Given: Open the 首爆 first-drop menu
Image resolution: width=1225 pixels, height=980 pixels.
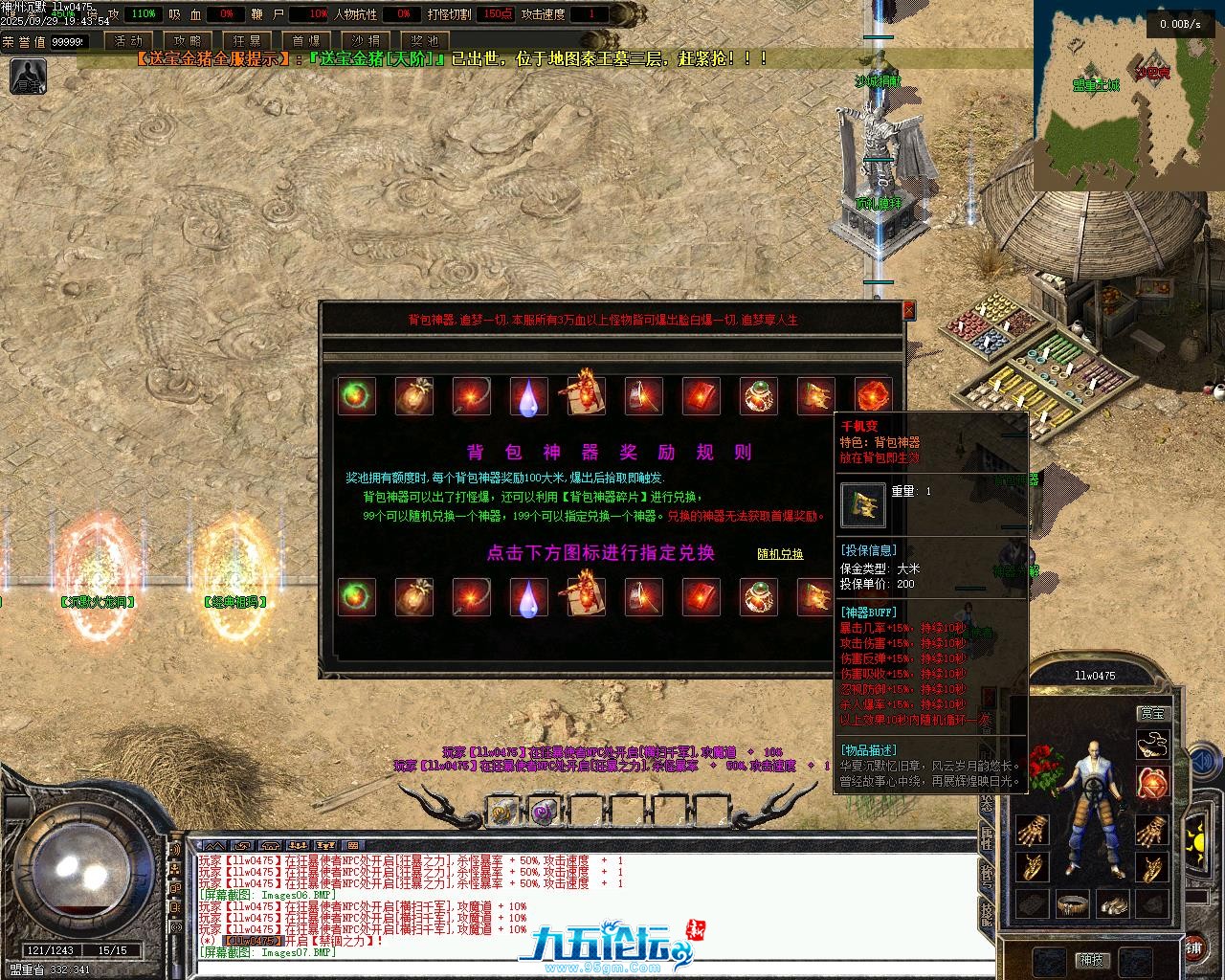Looking at the screenshot, I should (x=306, y=41).
